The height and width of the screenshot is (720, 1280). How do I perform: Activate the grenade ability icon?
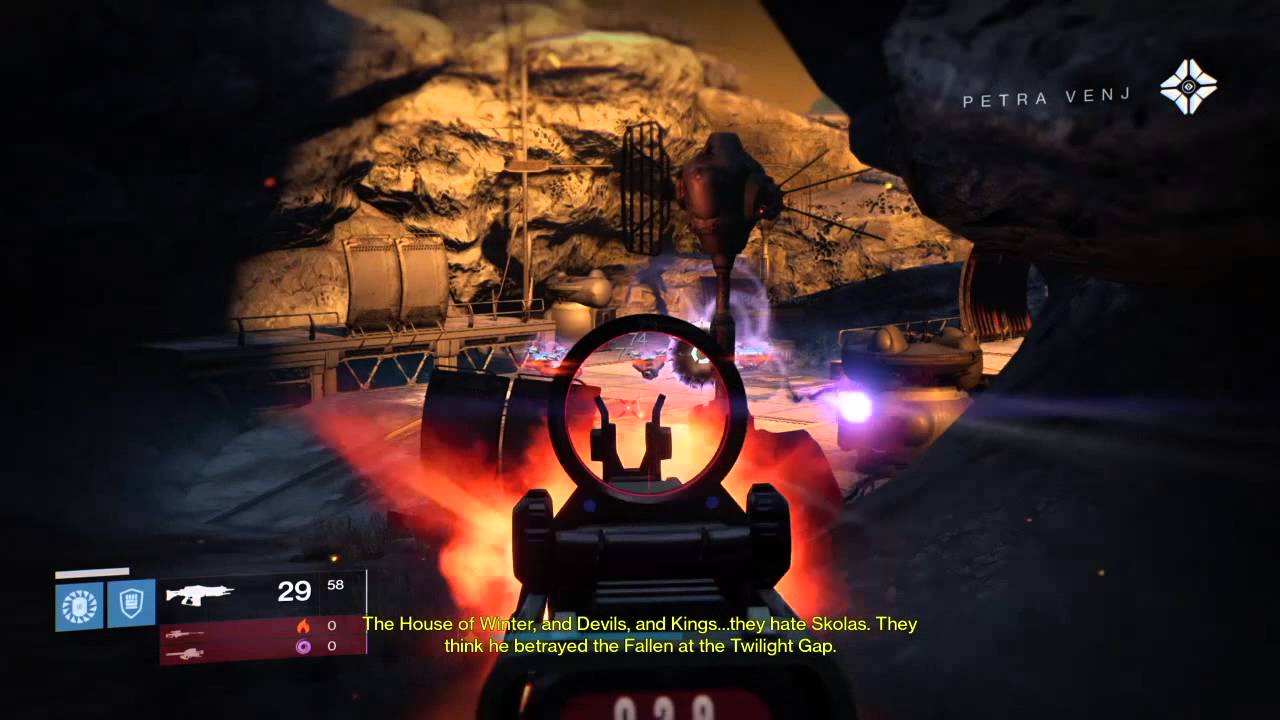coord(80,605)
